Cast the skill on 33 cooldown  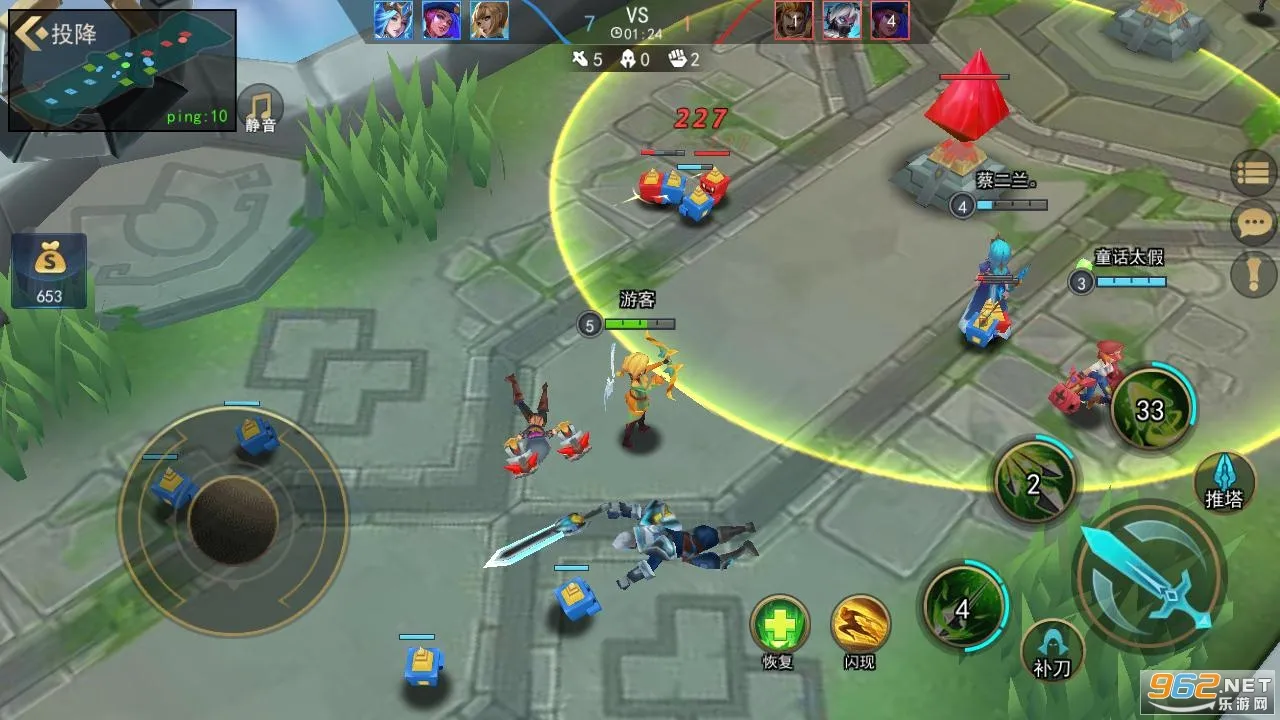(x=1151, y=410)
